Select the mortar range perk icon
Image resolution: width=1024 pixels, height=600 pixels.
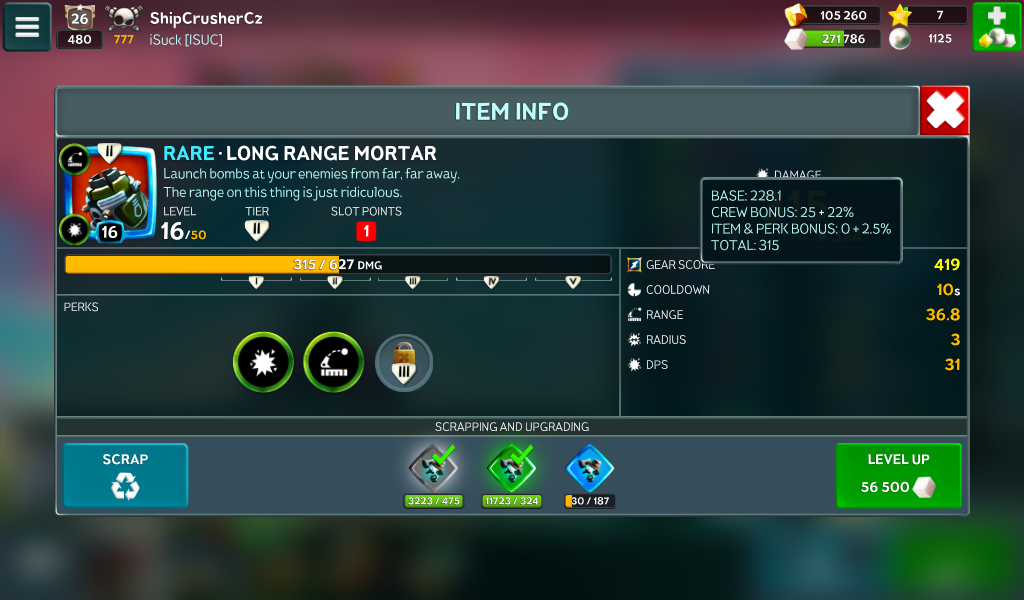tap(333, 362)
